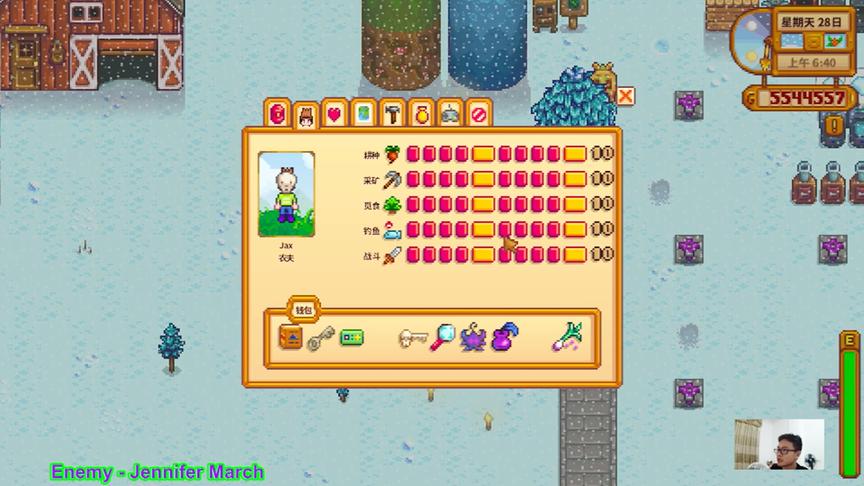Click the Jax character portrait
Screen dimensions: 864x486
tap(286, 194)
